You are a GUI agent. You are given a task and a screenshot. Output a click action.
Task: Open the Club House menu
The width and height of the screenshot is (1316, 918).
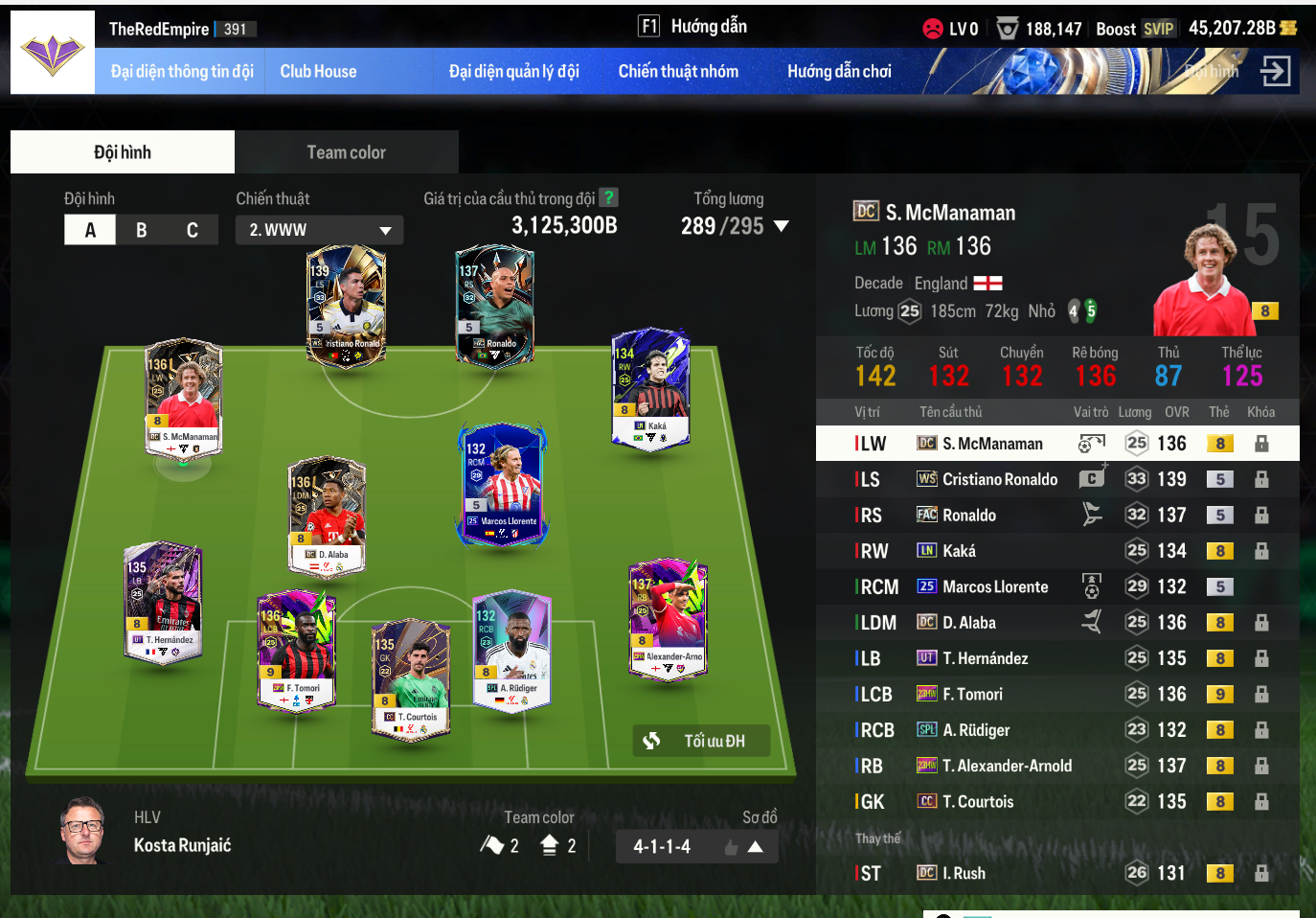(x=318, y=72)
